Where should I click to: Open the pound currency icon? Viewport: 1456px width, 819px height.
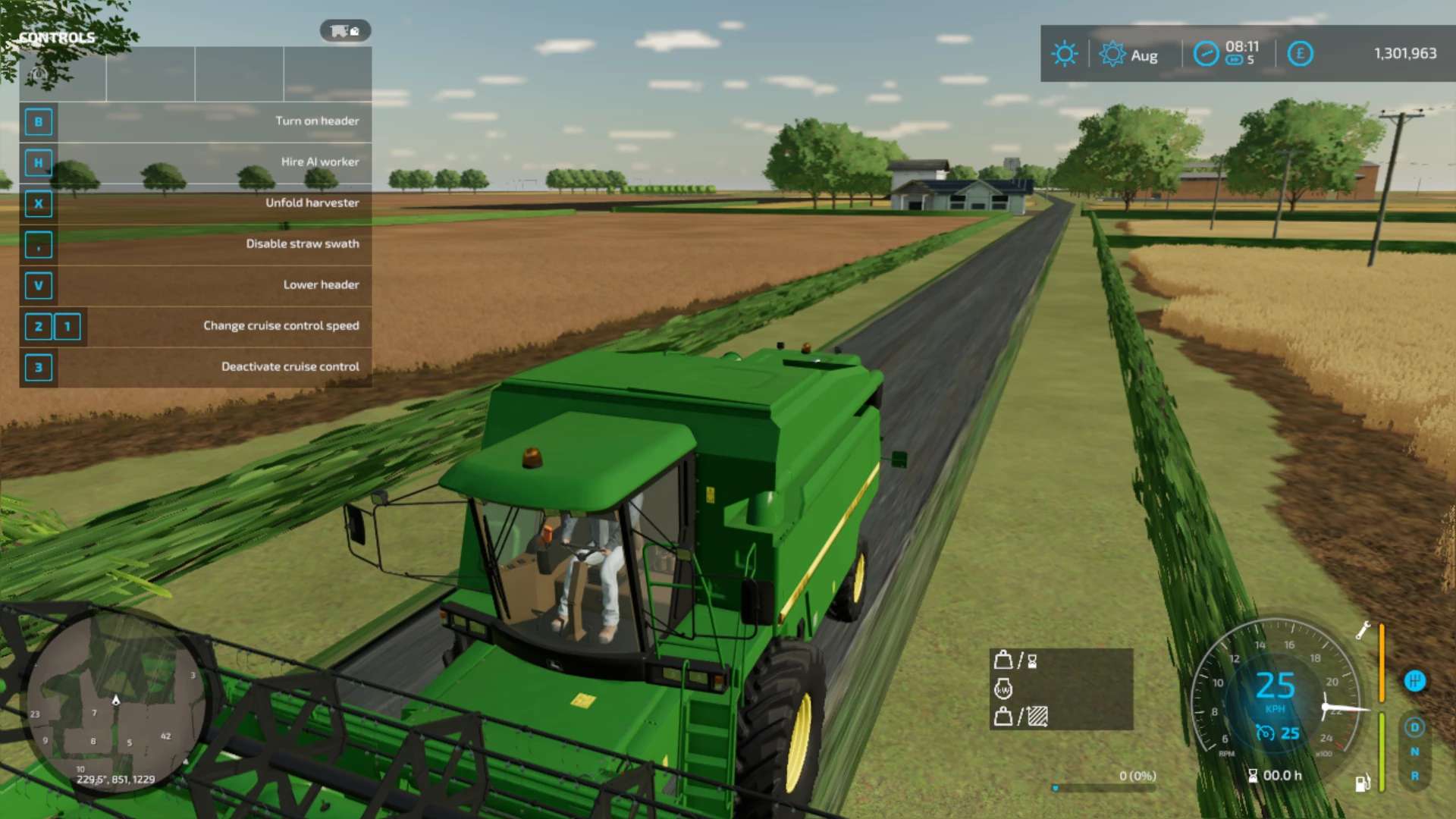1300,54
